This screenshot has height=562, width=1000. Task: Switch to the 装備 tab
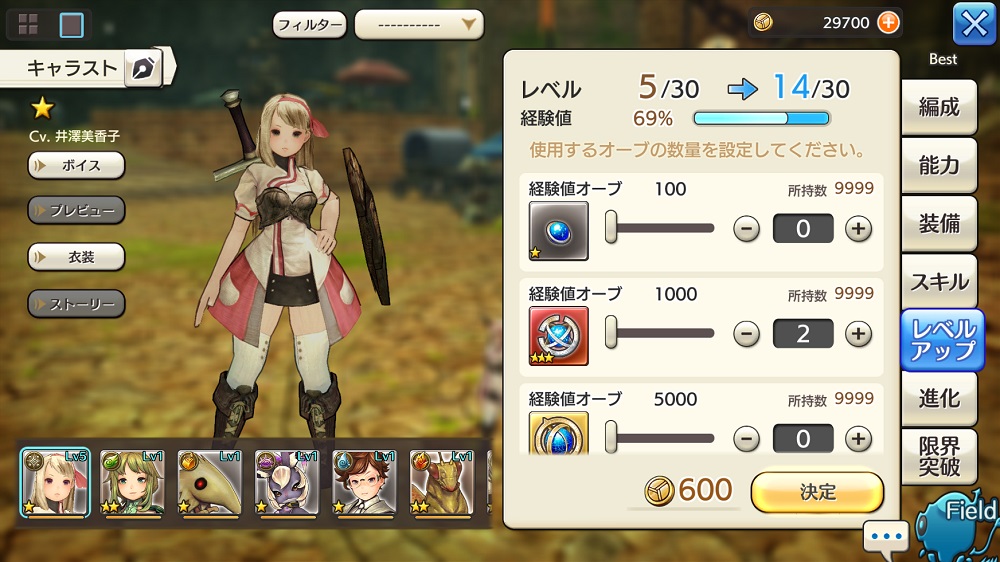[939, 223]
